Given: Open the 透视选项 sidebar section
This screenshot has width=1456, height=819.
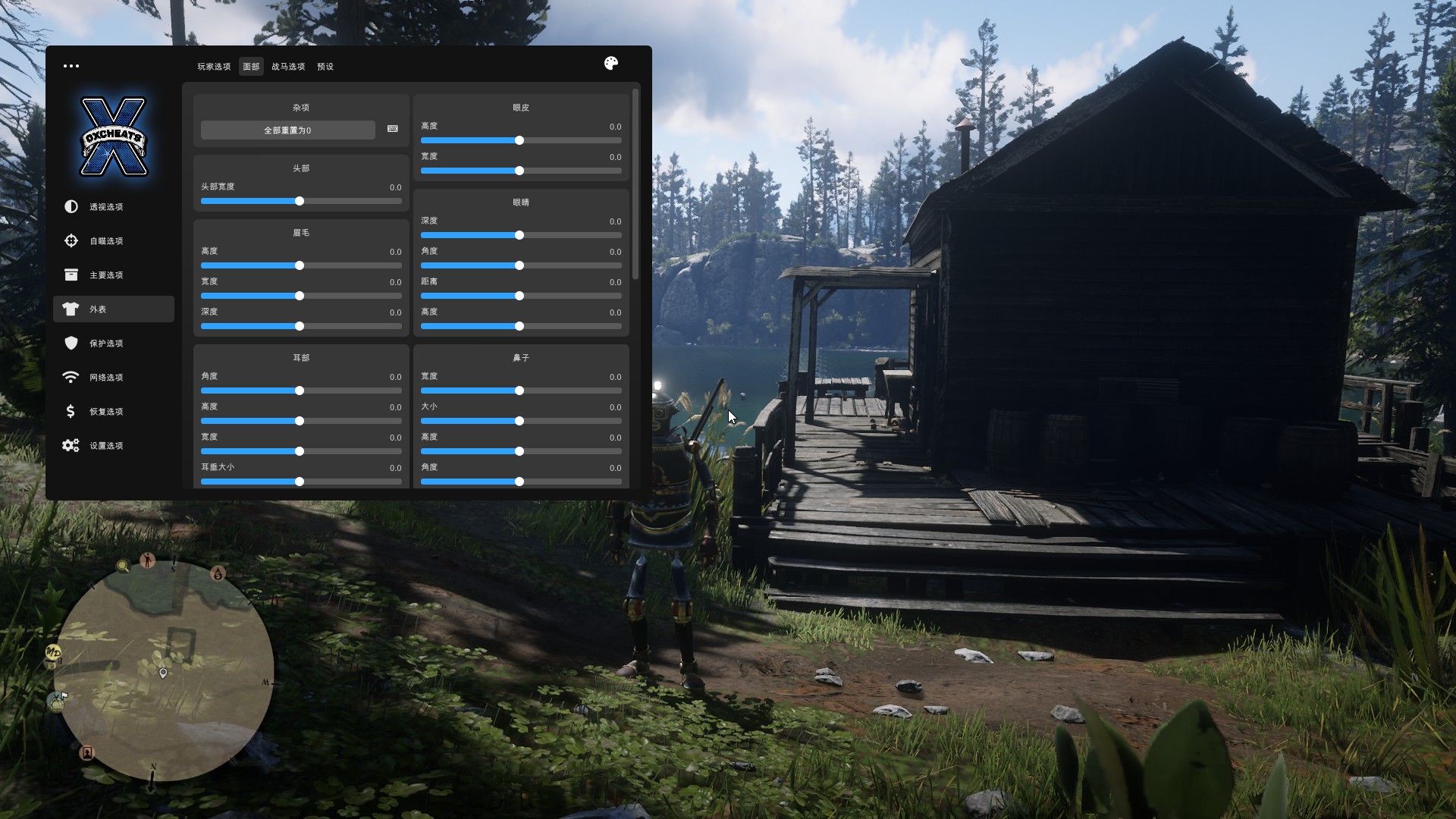Looking at the screenshot, I should [x=105, y=207].
